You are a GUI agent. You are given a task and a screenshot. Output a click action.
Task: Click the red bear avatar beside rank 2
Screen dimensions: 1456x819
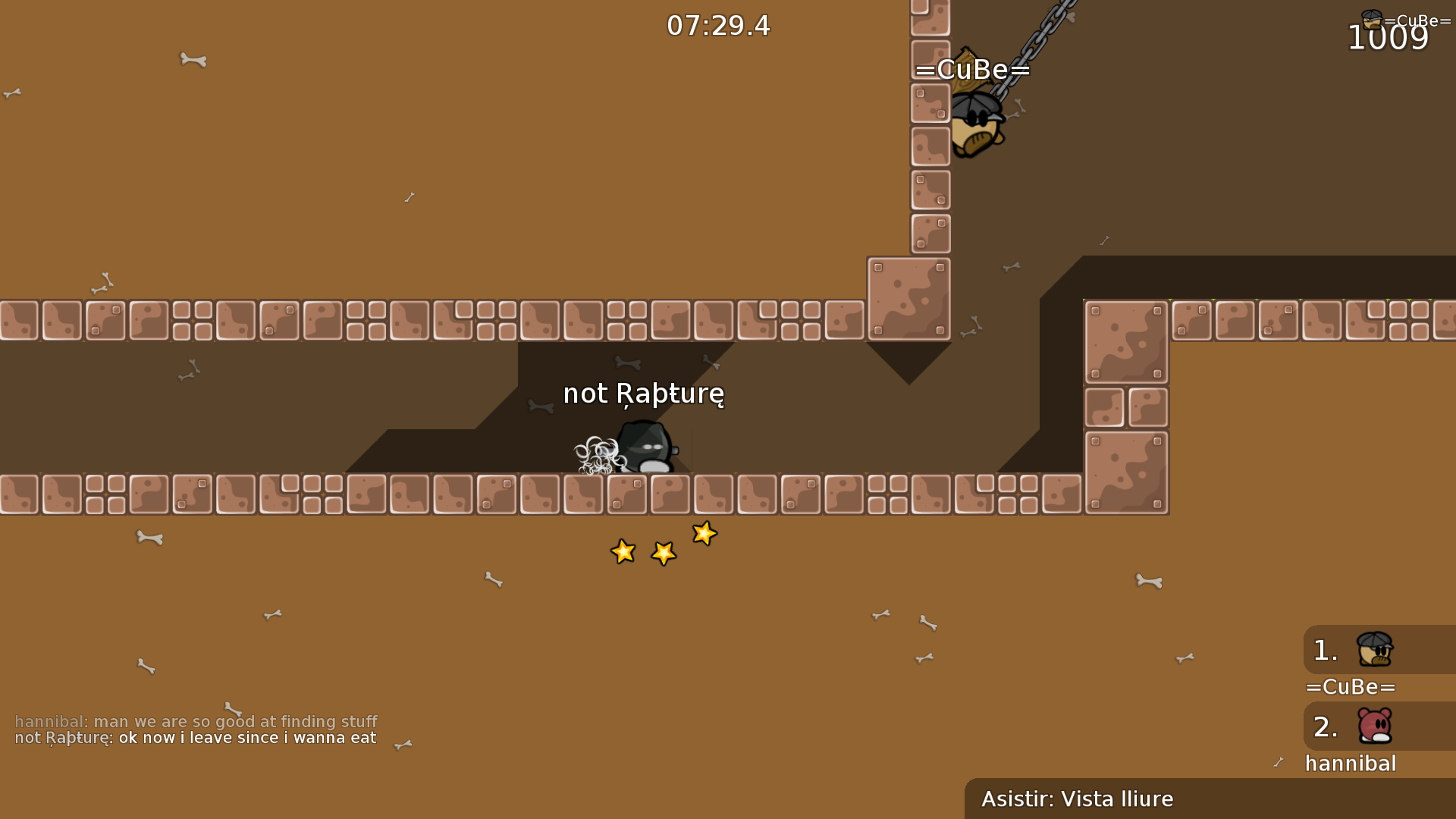tap(1376, 726)
